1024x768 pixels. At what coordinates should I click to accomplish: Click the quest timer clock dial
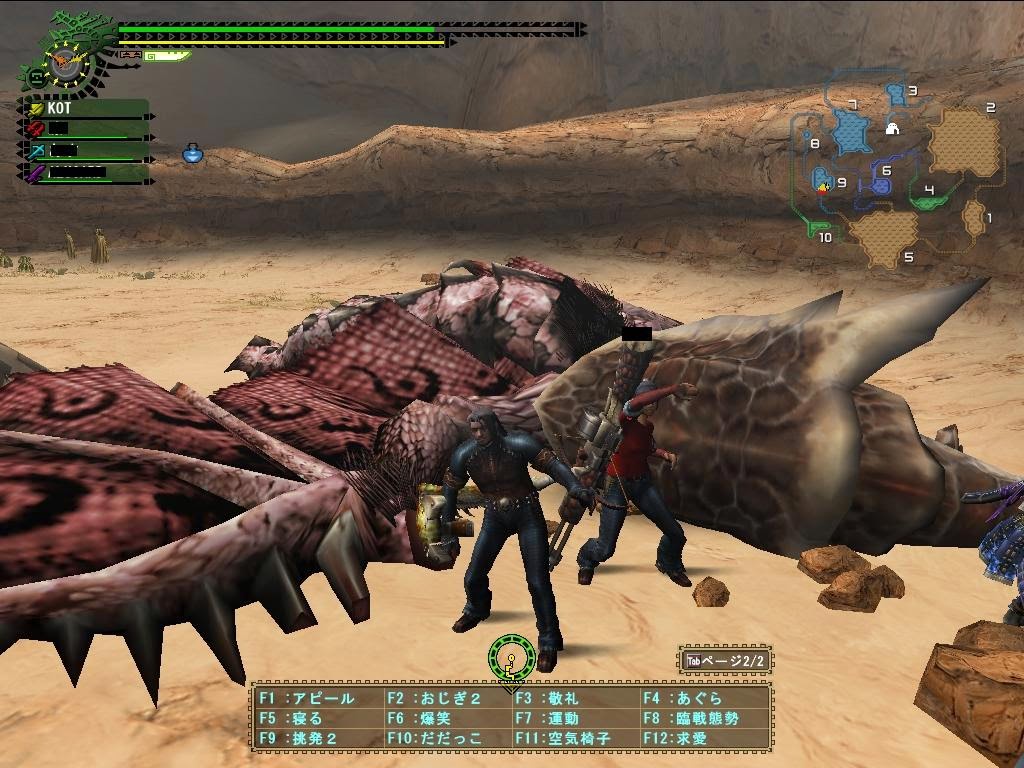[x=67, y=62]
